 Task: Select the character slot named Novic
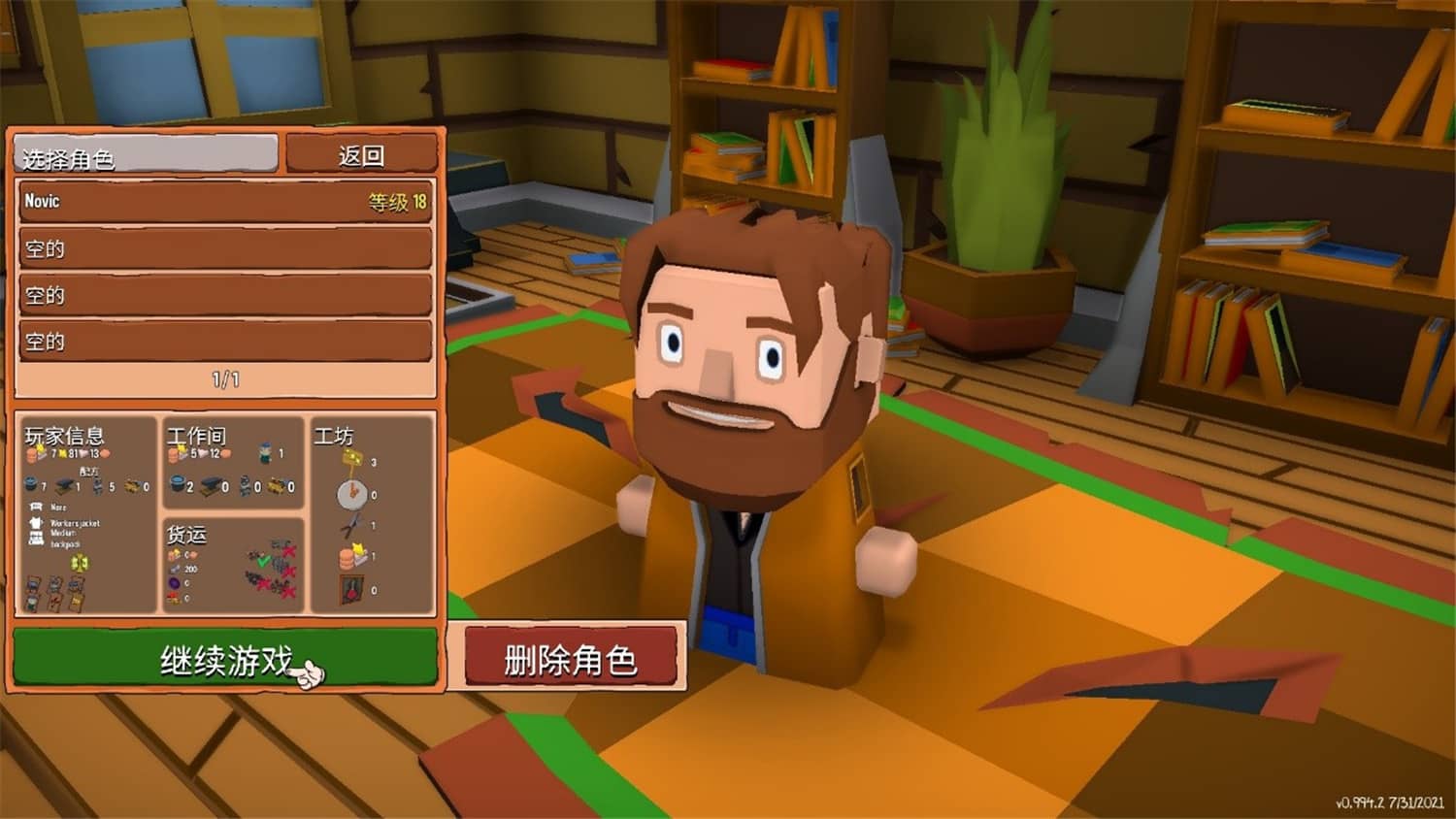tap(223, 202)
